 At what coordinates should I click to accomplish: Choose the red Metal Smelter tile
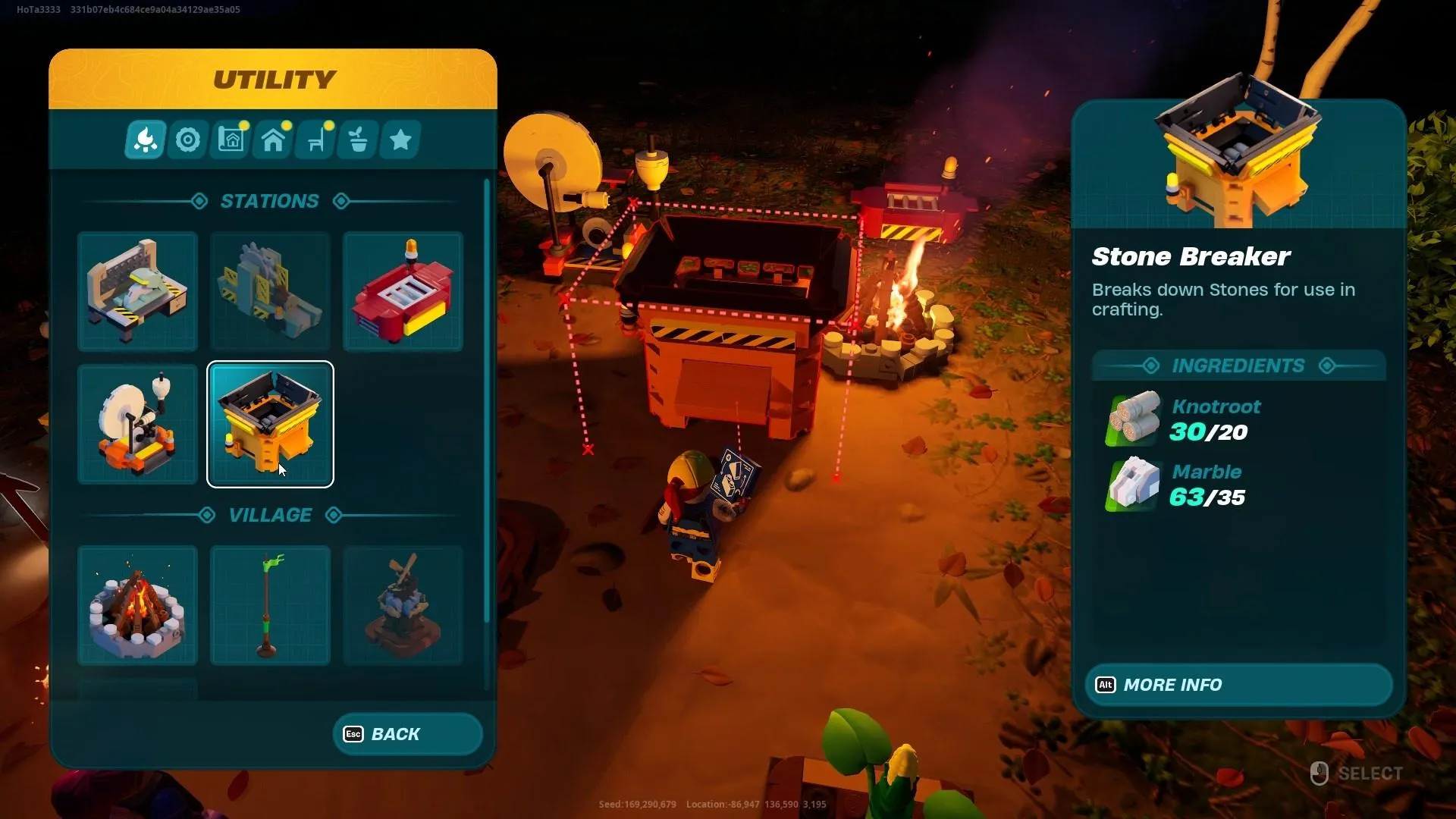(403, 291)
